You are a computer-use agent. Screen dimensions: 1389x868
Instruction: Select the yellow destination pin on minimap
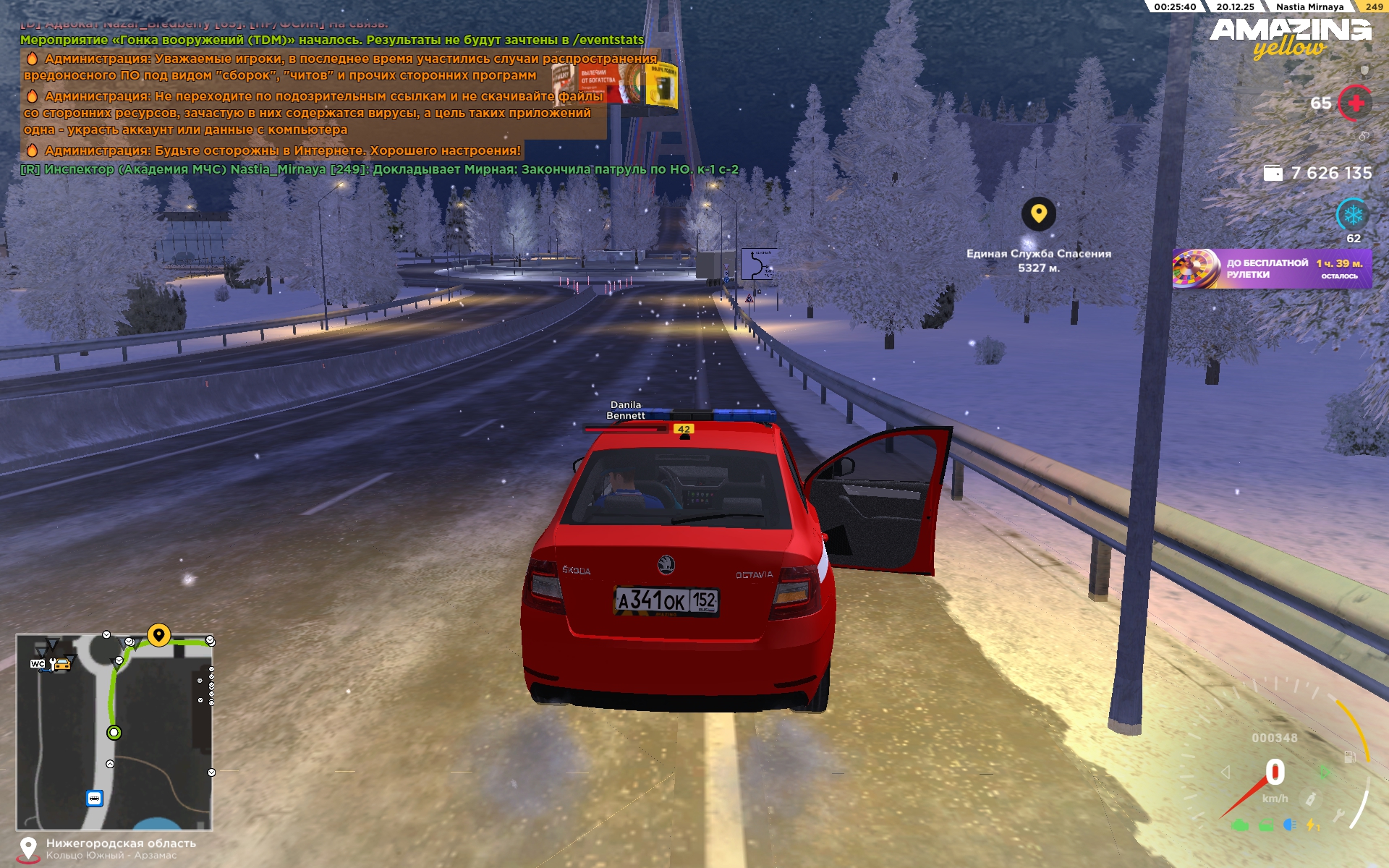point(158,635)
